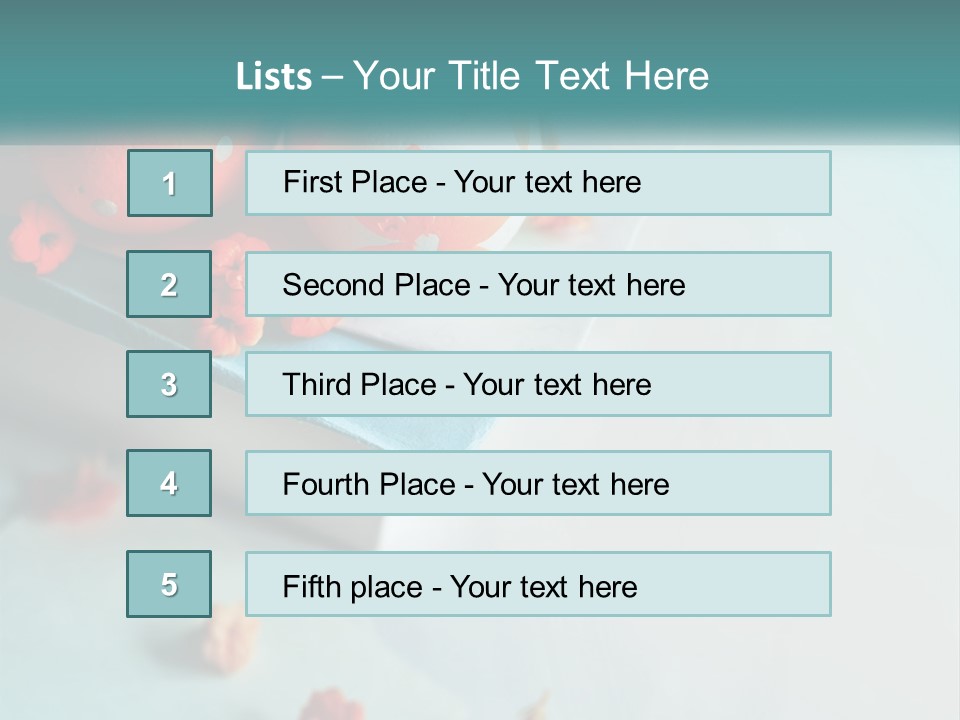This screenshot has width=960, height=720.
Task: Choose the Second Place text row
Action: (538, 284)
